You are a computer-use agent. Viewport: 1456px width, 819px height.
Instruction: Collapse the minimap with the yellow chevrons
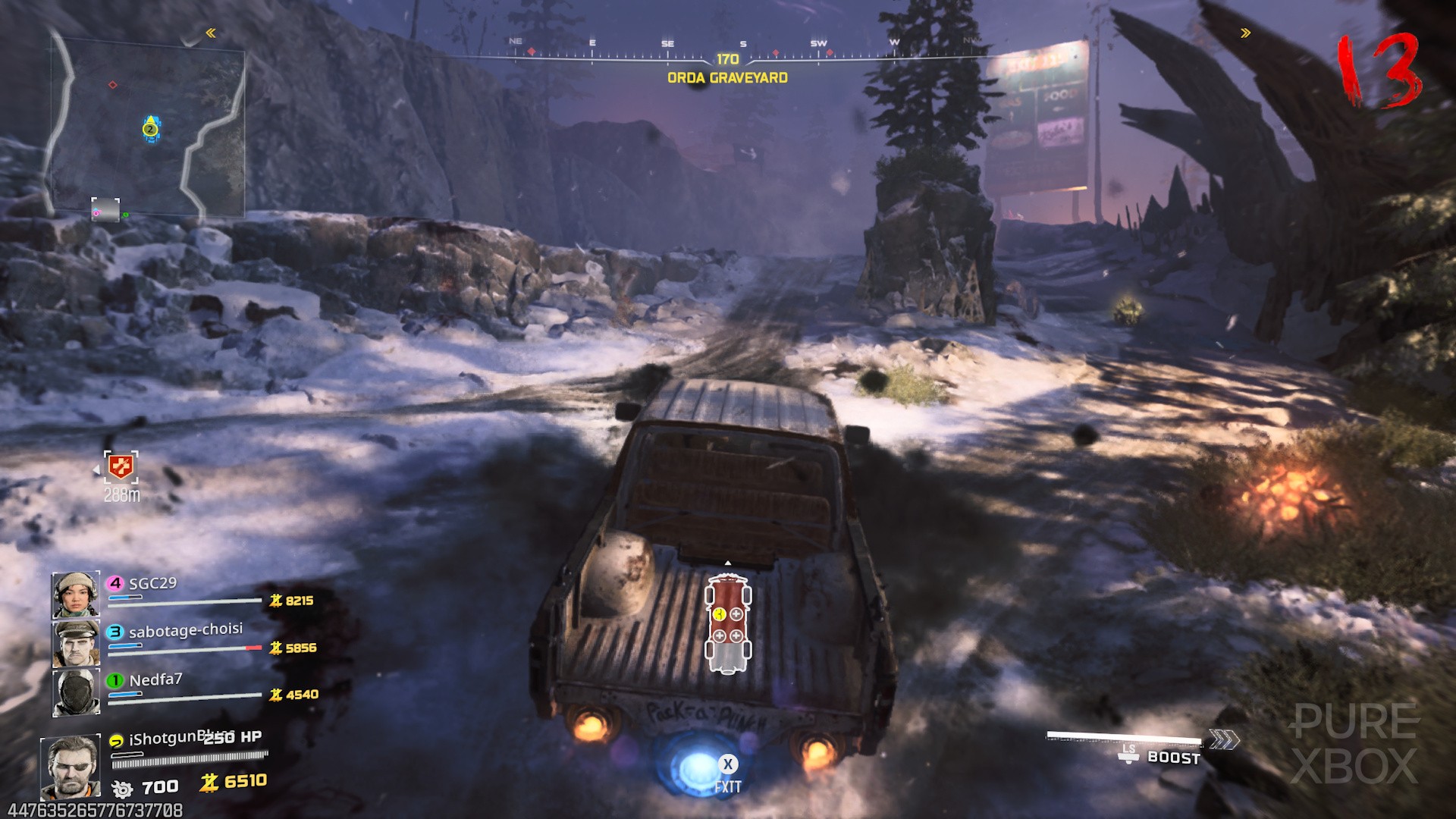[211, 33]
